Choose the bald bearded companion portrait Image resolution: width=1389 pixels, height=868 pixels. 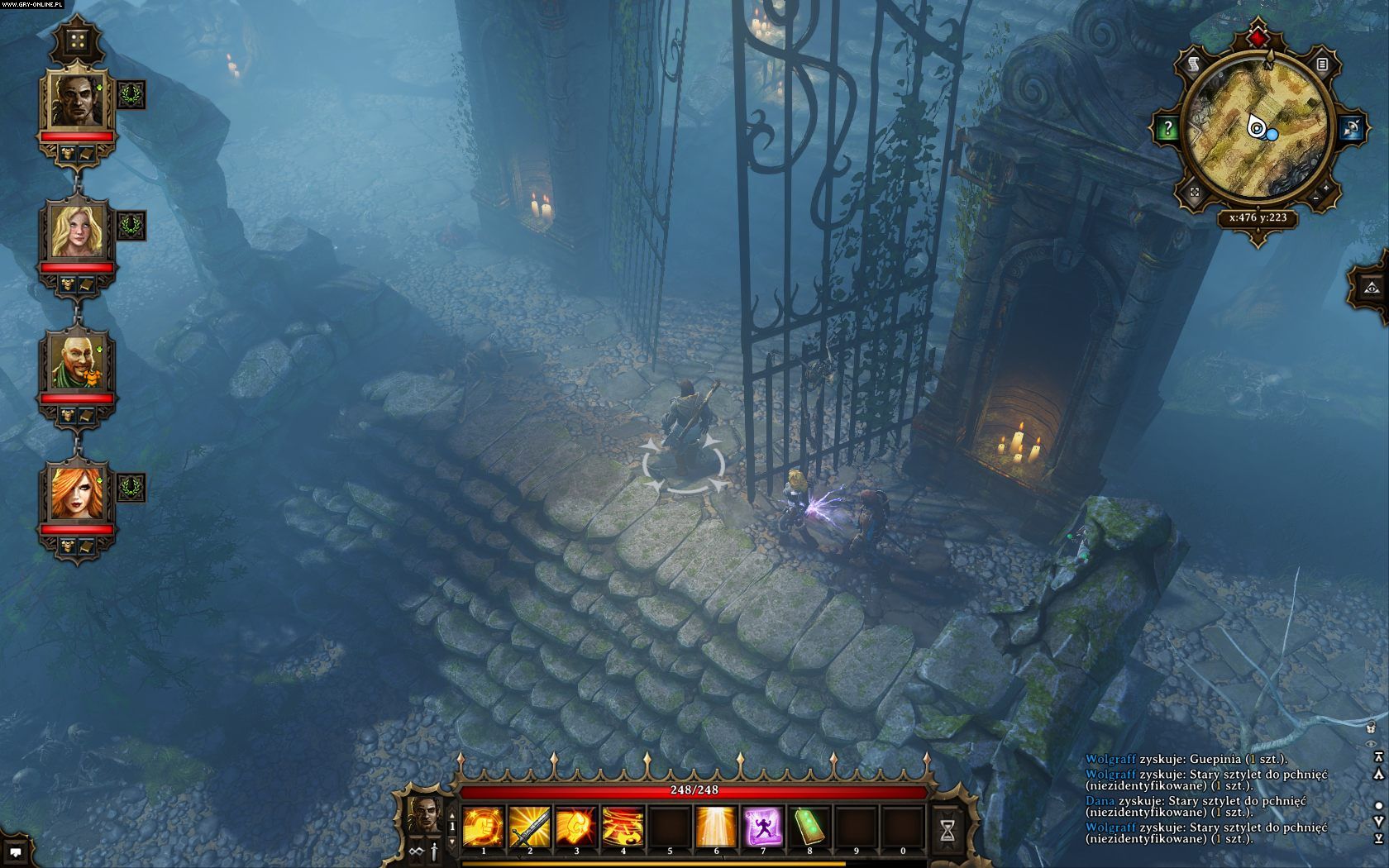click(77, 361)
